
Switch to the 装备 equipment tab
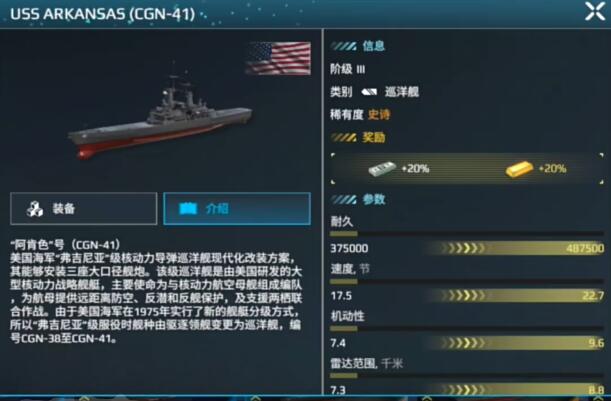tap(83, 208)
